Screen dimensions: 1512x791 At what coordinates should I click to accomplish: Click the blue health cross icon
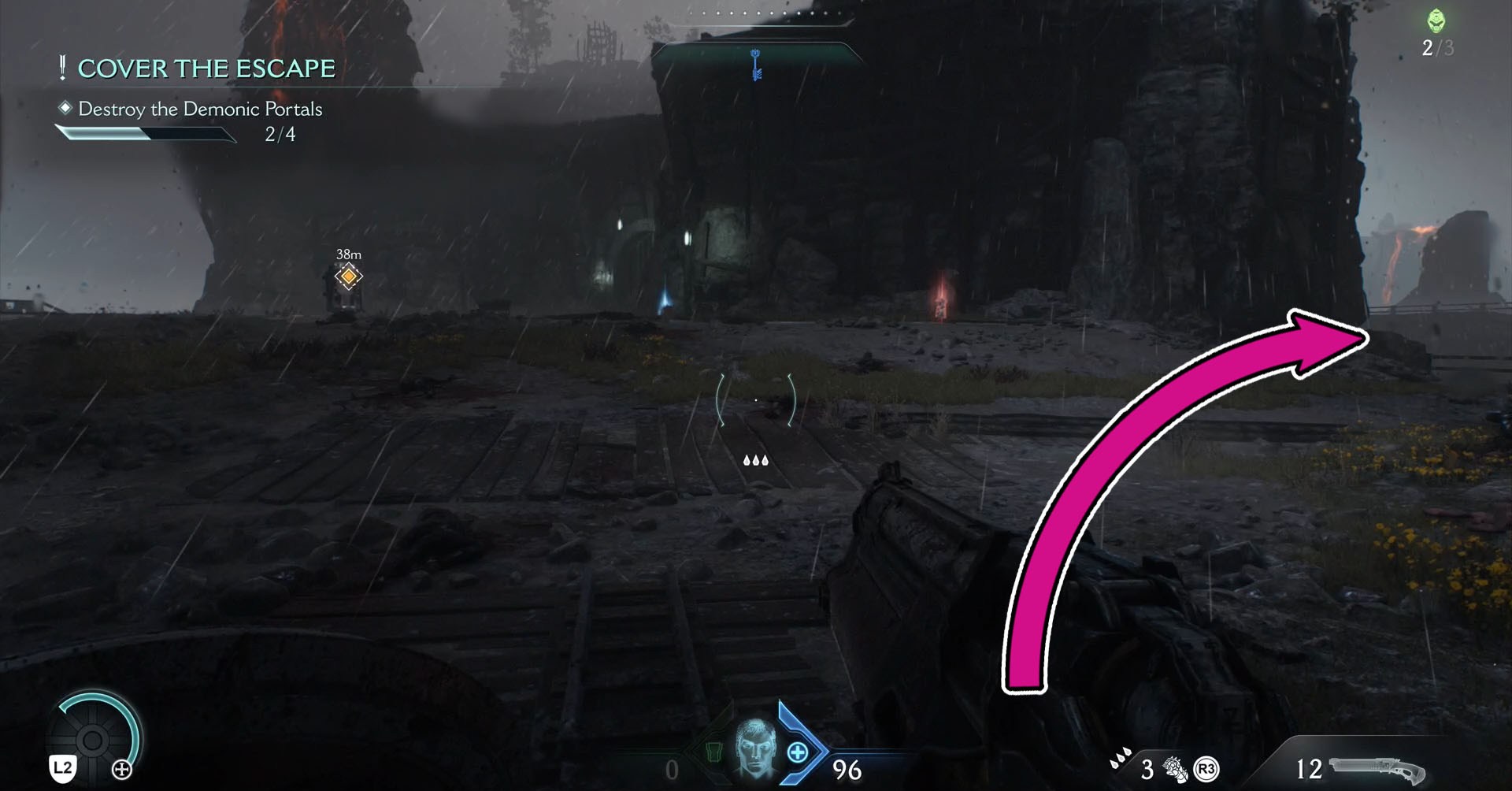(x=797, y=752)
